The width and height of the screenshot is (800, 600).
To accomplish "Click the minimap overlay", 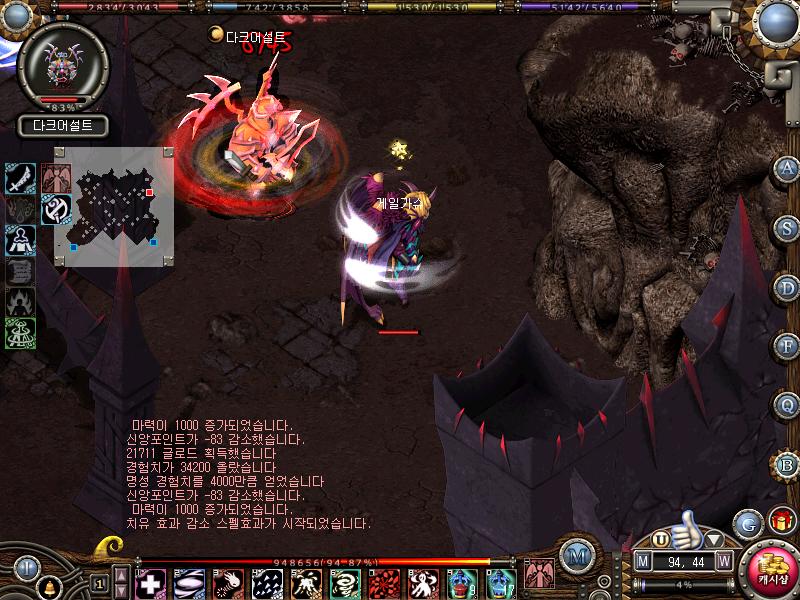I will (112, 199).
